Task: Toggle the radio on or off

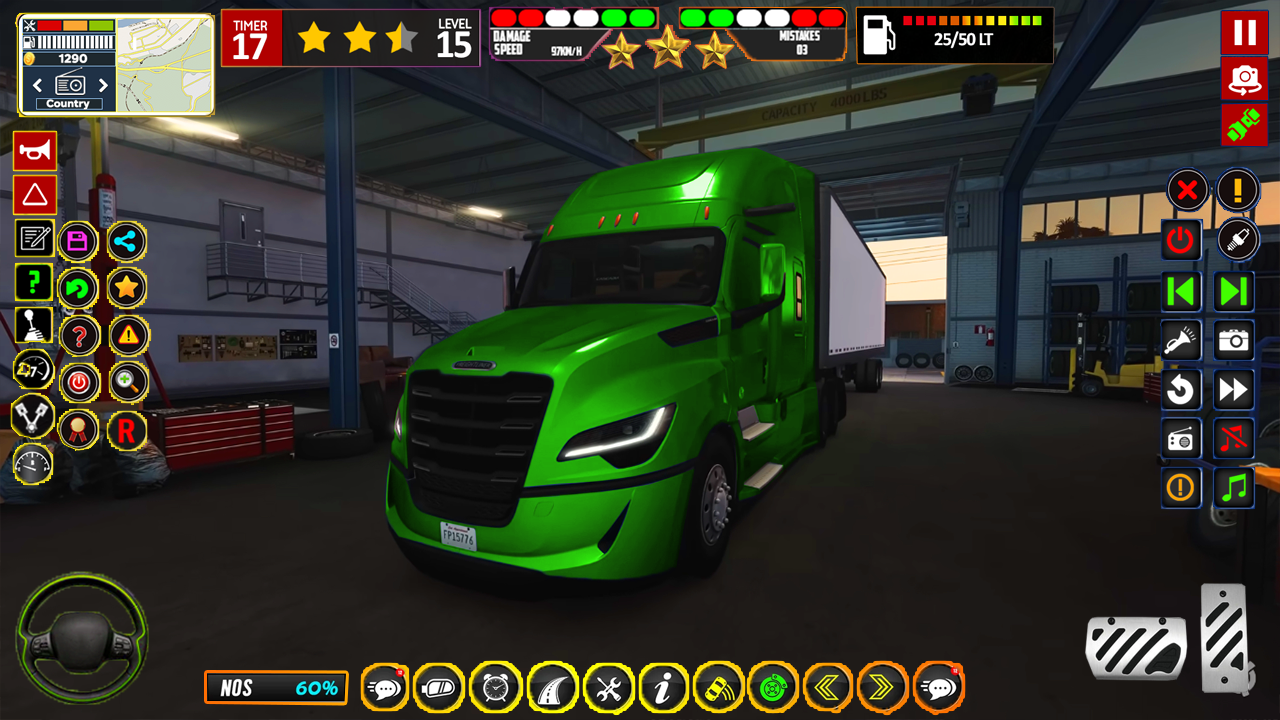Action: [x=1179, y=438]
